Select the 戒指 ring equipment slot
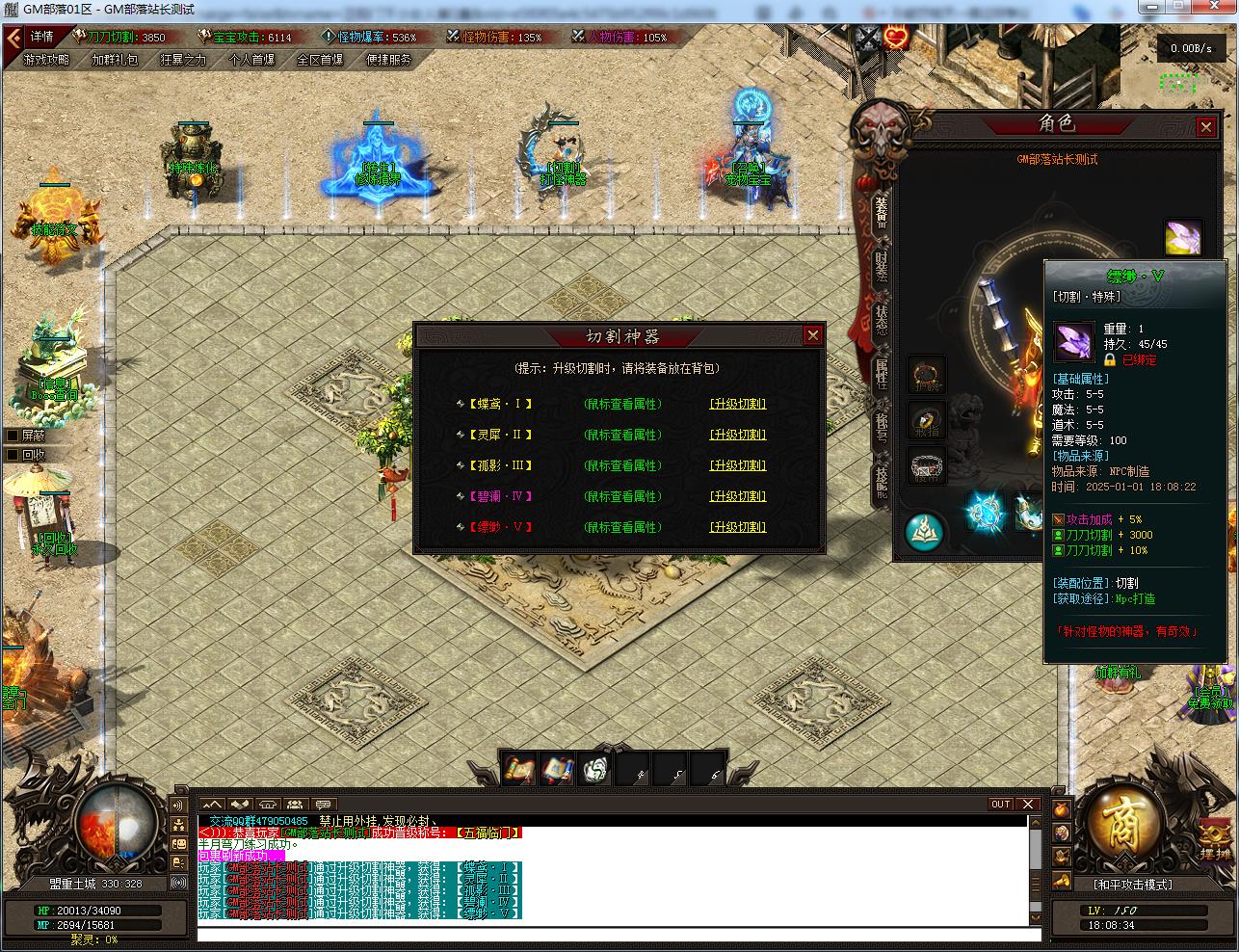 [x=928, y=421]
